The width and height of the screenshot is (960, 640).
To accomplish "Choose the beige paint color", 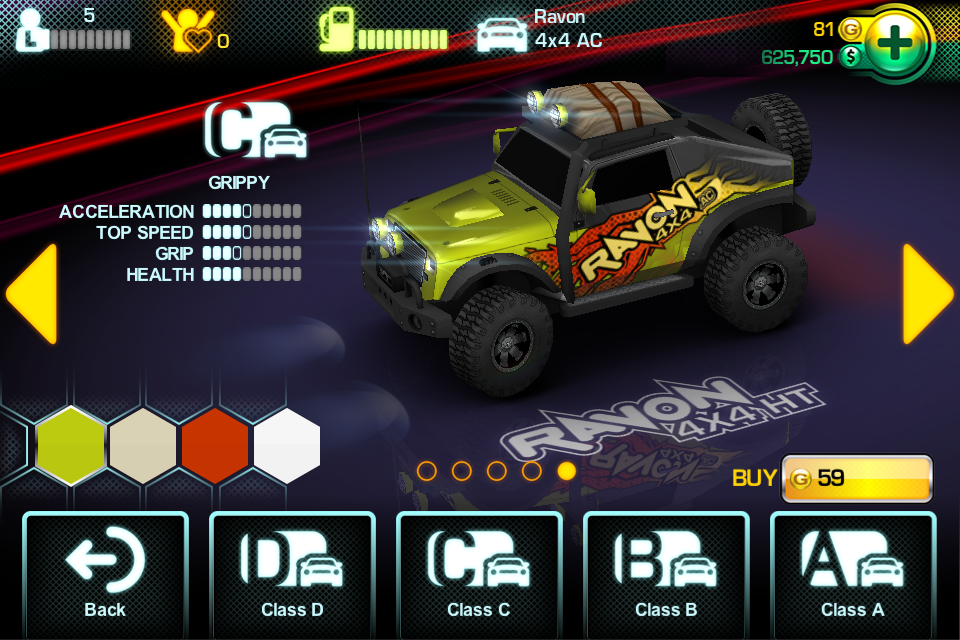I will click(x=143, y=445).
